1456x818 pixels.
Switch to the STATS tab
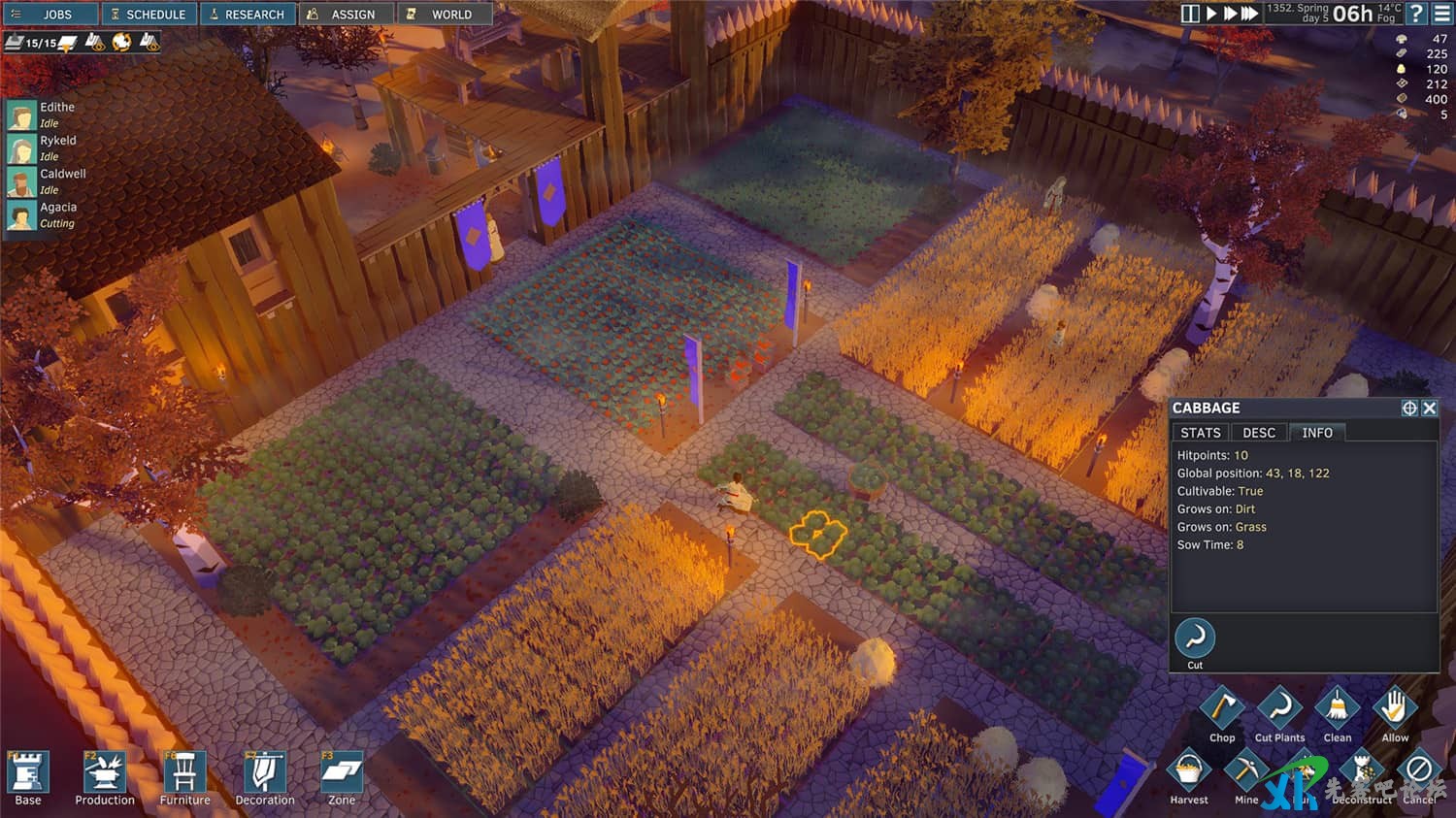(x=1201, y=433)
